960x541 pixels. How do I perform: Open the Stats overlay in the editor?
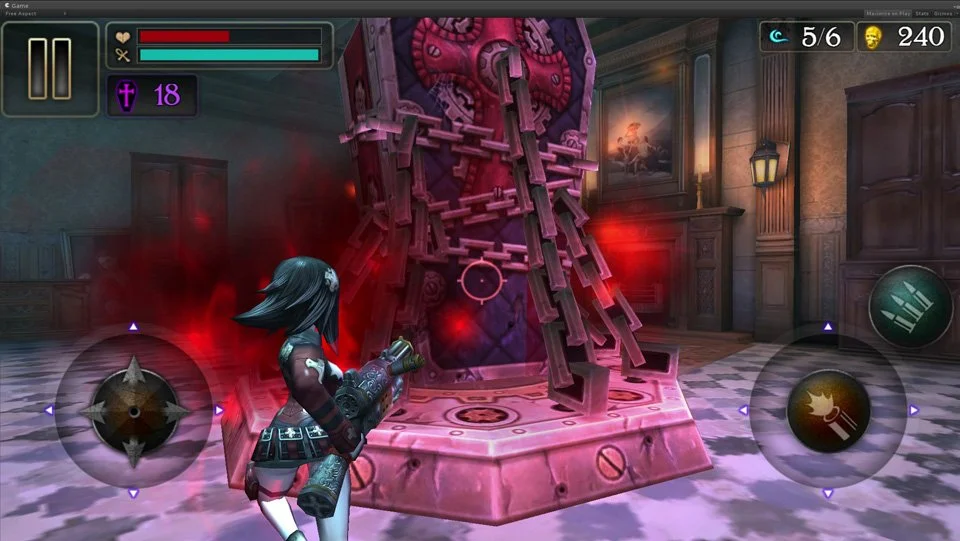(920, 14)
